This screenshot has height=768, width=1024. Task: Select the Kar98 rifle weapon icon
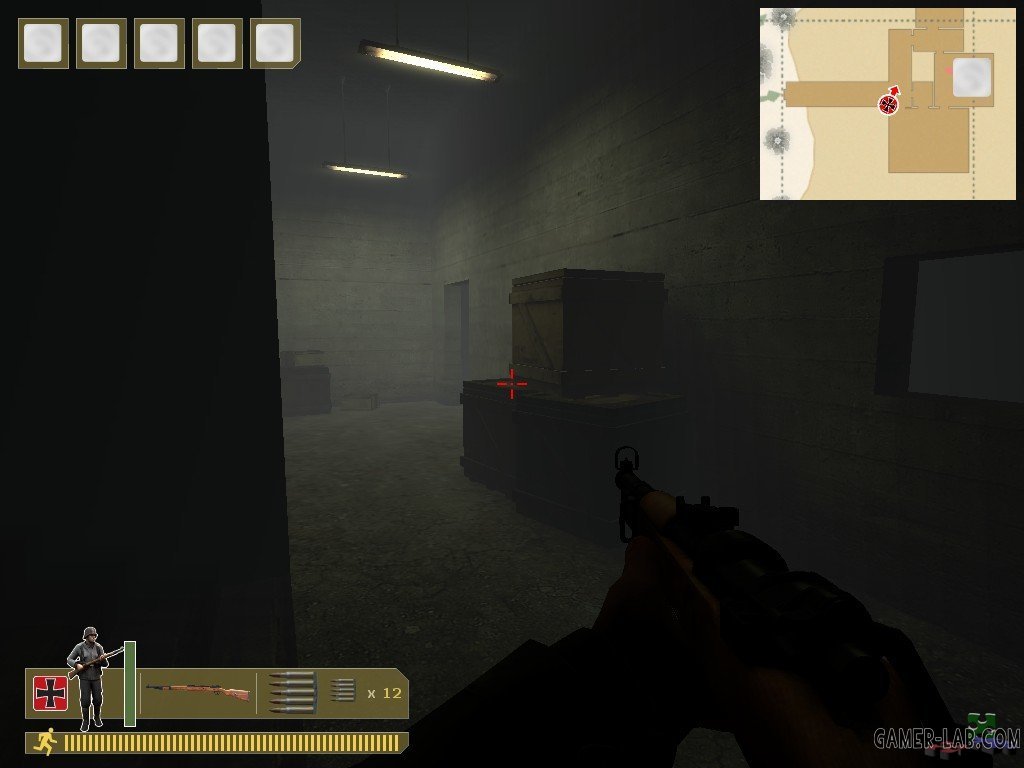coord(198,690)
